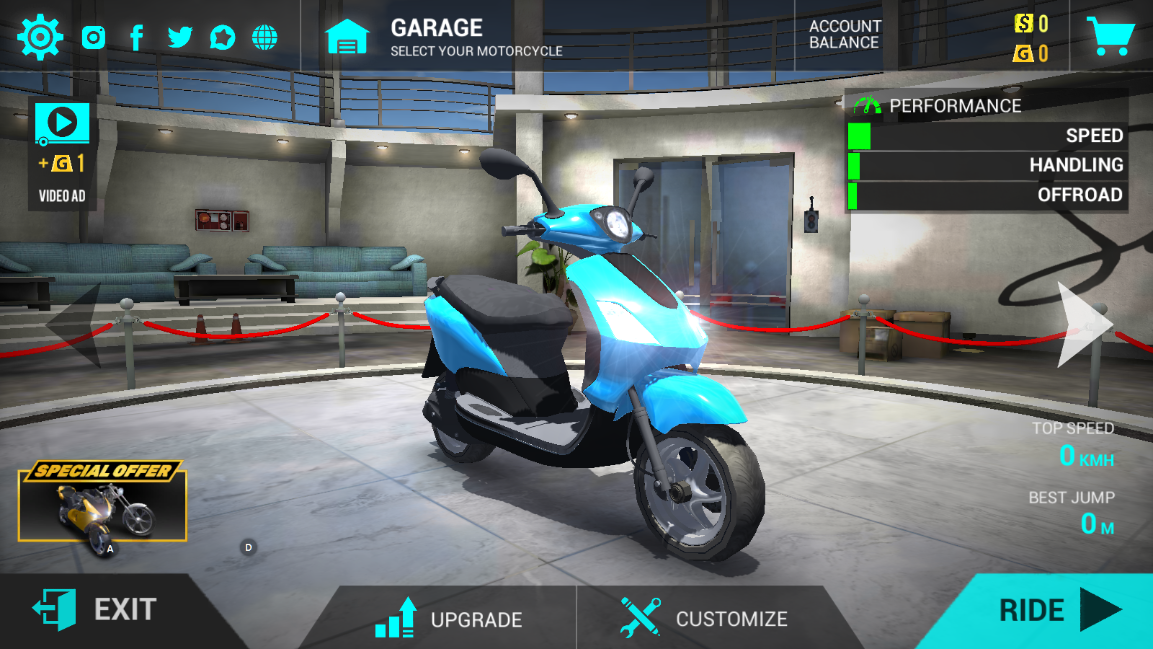
Task: Show the next motorcycle with right arrow
Action: tap(1085, 323)
